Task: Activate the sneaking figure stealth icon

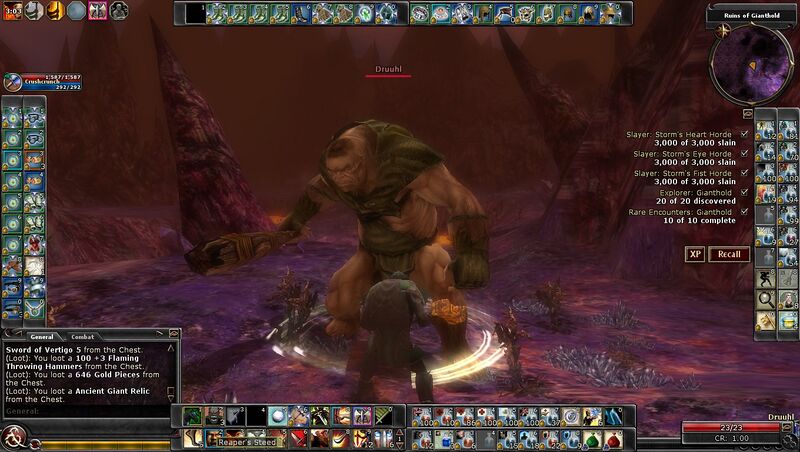Action: pyautogui.click(x=765, y=278)
